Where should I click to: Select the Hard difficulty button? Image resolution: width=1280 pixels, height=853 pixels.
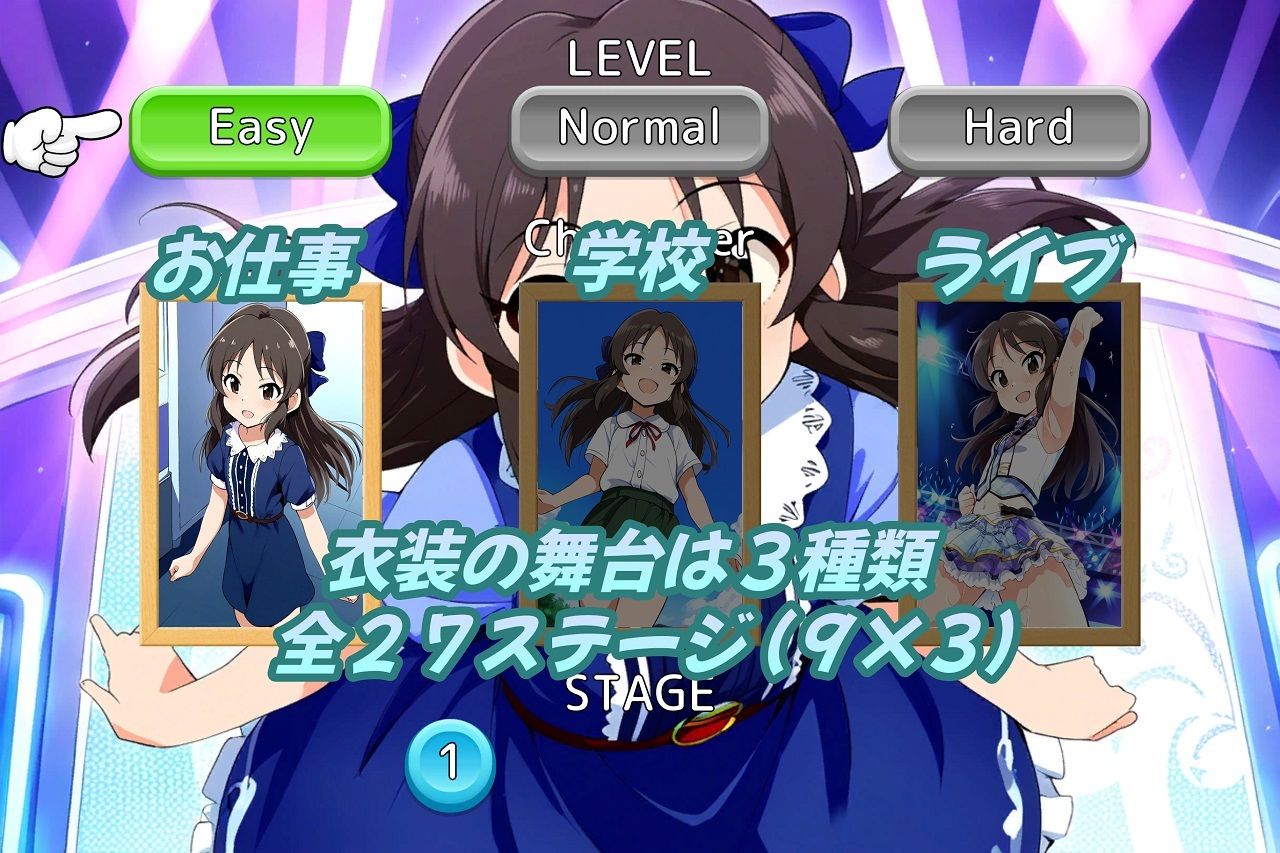(x=1022, y=127)
